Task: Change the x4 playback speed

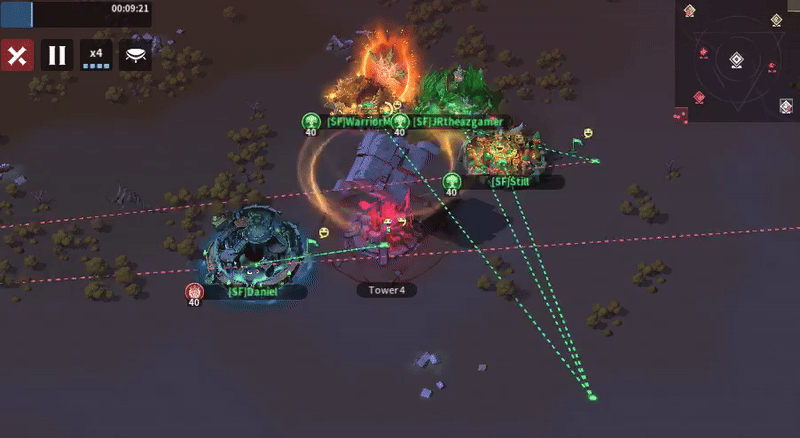Action: pos(96,55)
